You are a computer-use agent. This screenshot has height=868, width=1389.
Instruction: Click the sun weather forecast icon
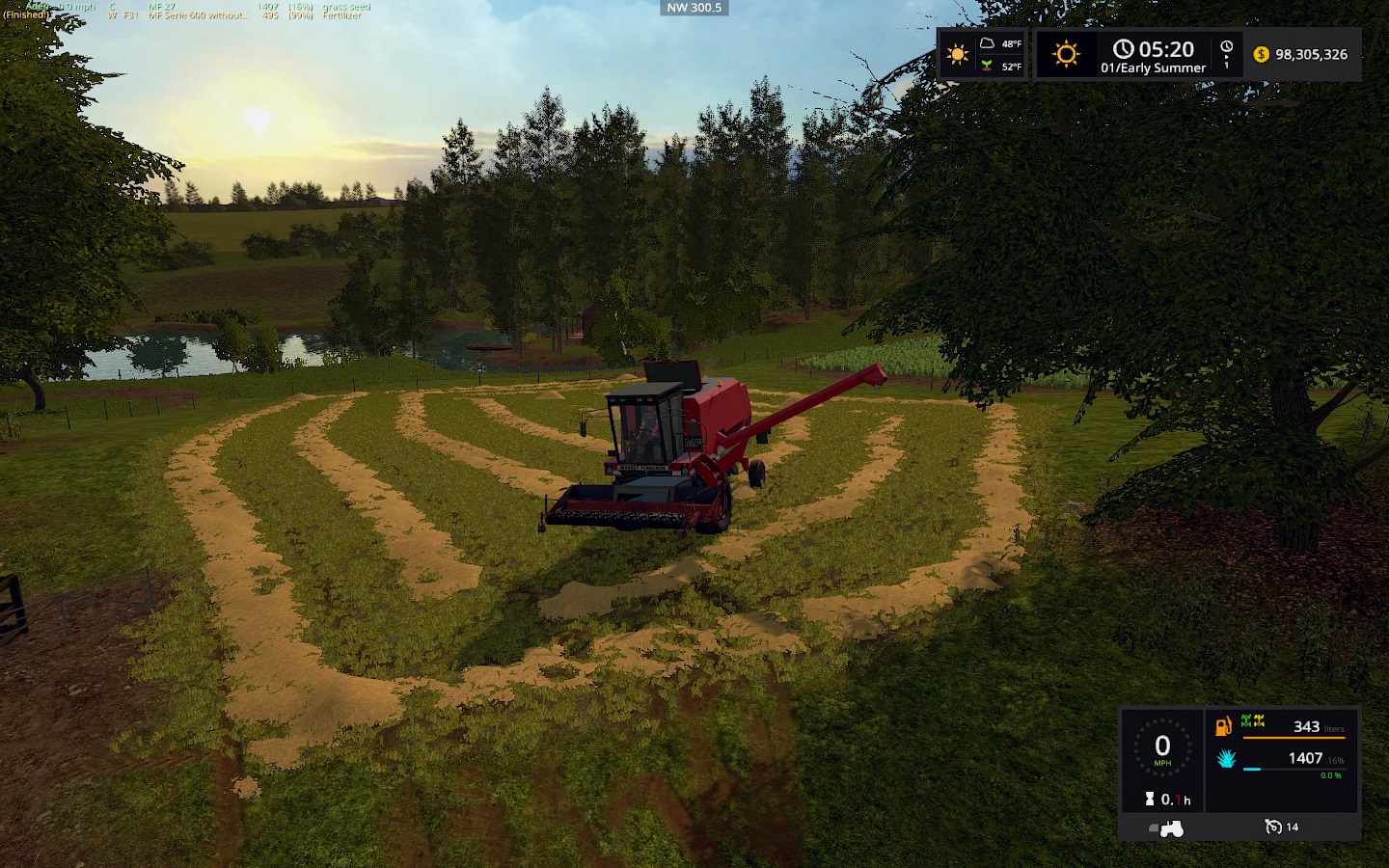958,54
